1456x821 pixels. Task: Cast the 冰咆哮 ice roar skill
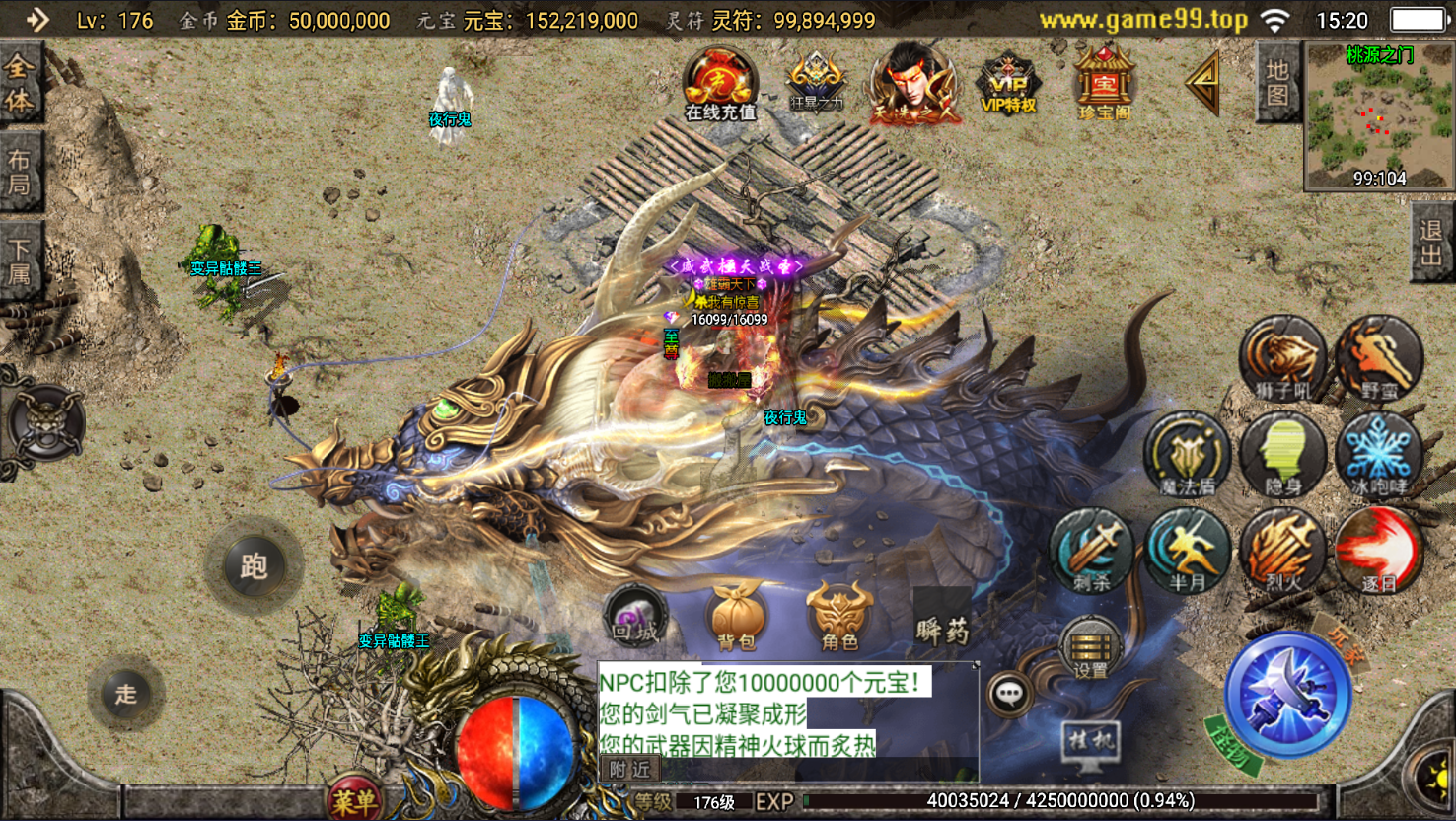click(x=1379, y=455)
